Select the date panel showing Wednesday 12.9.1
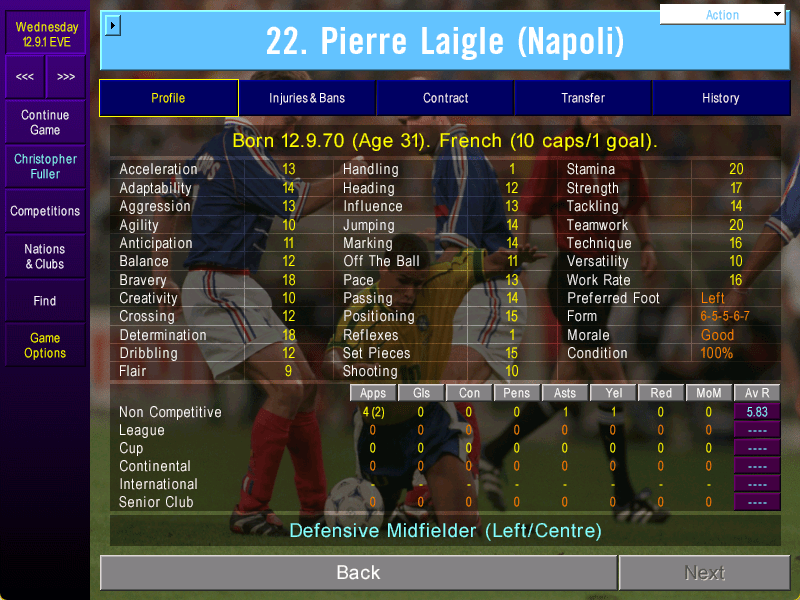This screenshot has height=600, width=800. 45,34
